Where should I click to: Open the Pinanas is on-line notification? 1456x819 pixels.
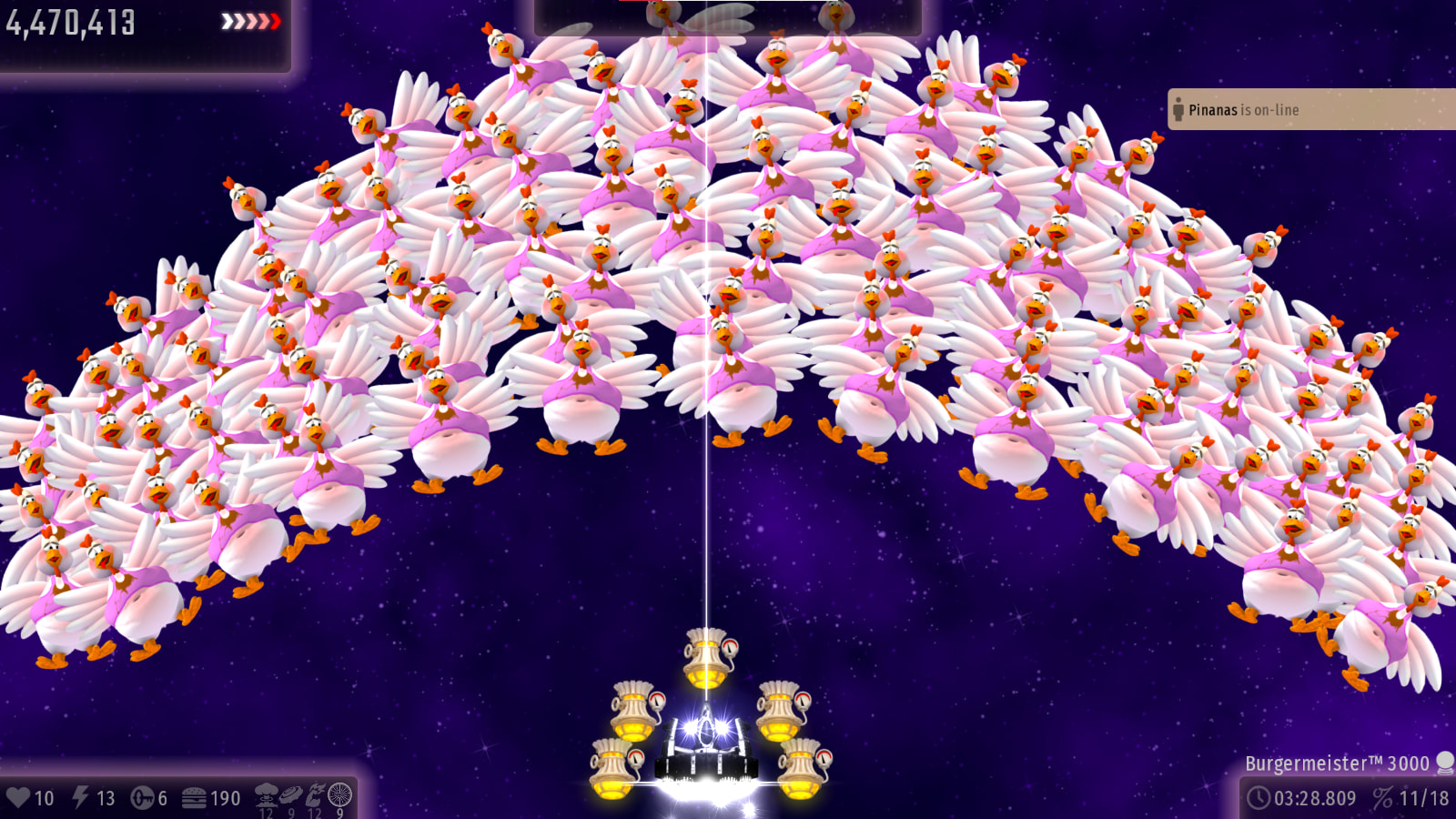[1310, 109]
